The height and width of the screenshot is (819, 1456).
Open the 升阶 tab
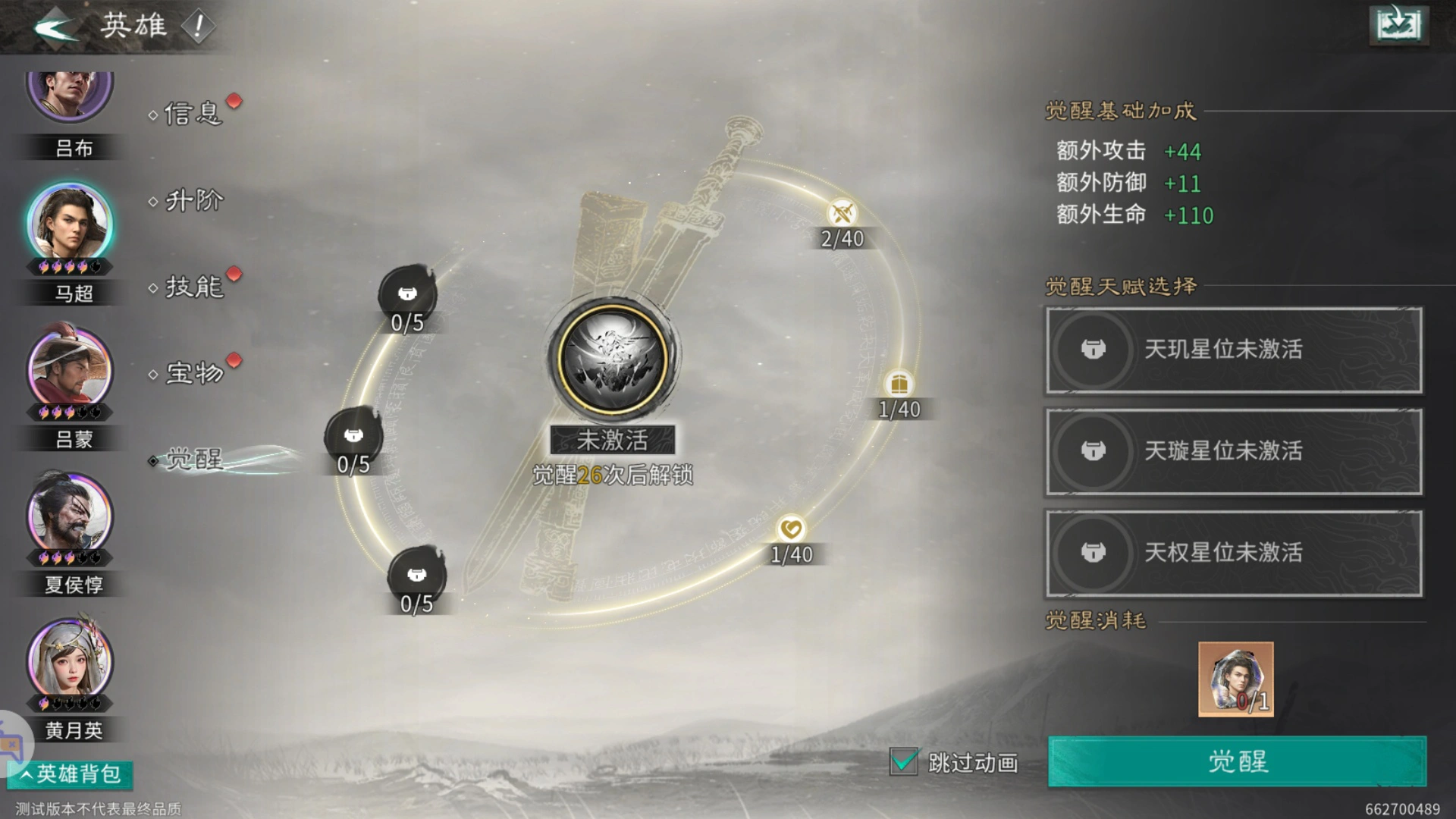click(194, 201)
